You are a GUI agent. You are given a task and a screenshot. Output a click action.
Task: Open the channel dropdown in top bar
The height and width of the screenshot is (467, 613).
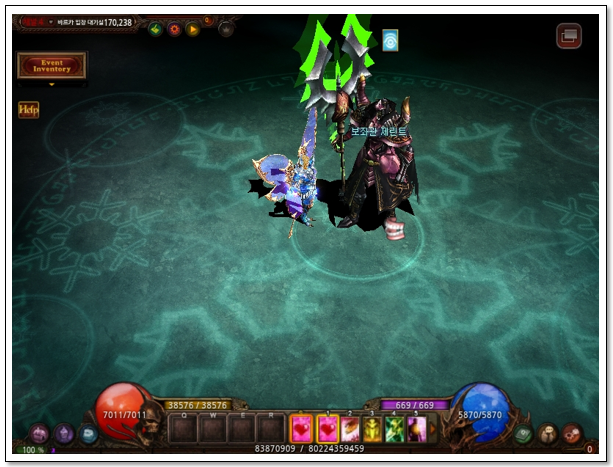(51, 21)
